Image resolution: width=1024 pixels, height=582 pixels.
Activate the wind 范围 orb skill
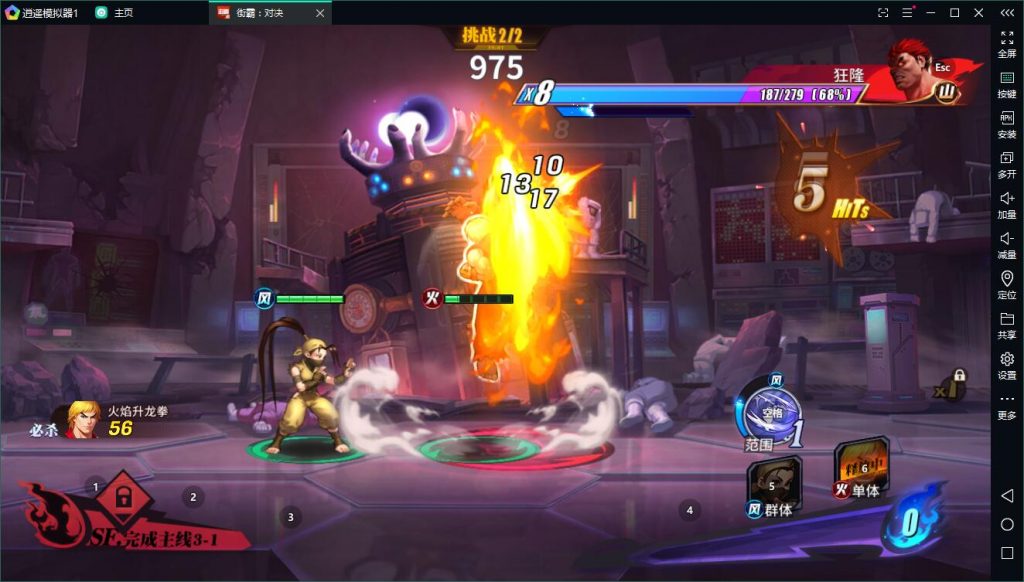coord(773,414)
